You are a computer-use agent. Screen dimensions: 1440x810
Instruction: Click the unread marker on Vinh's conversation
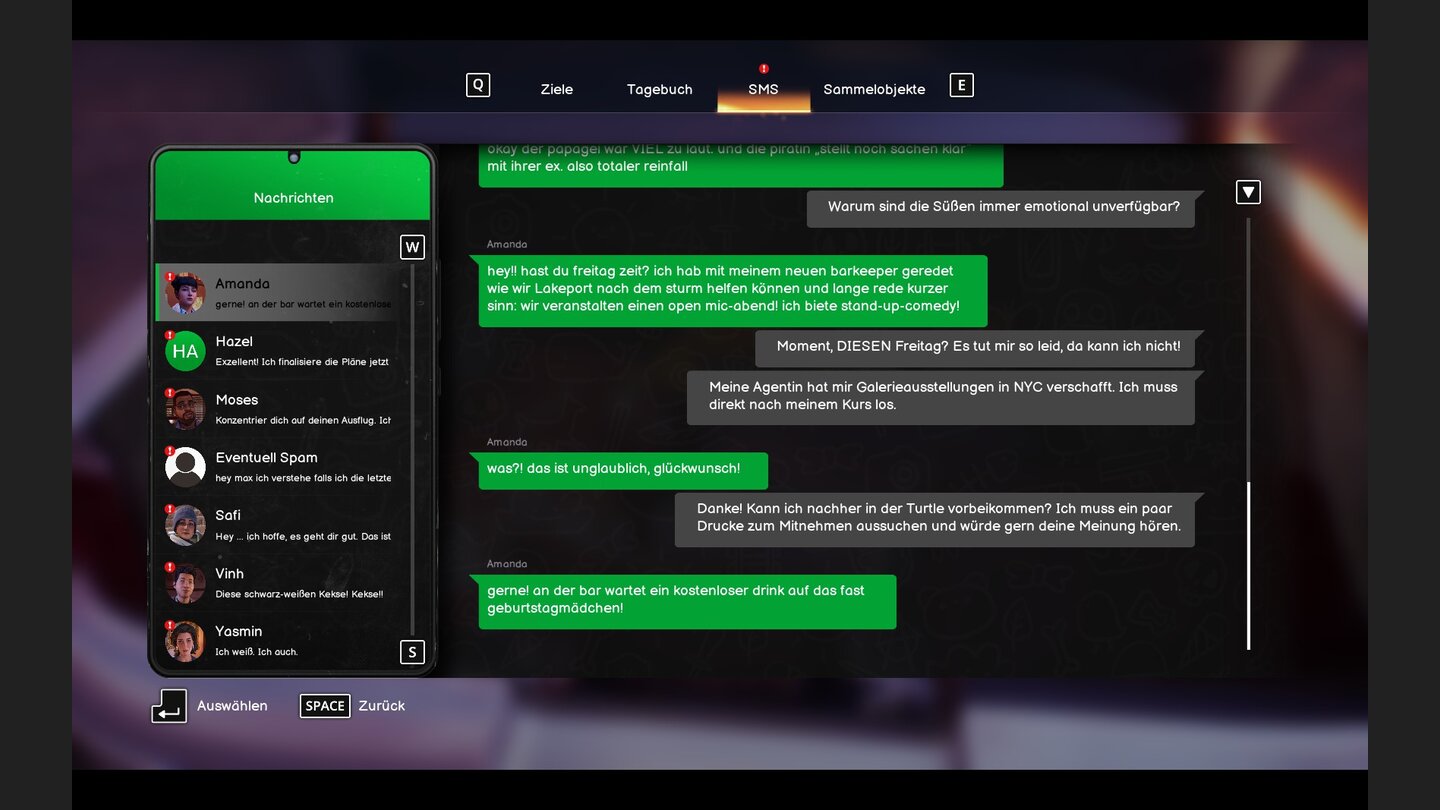point(169,567)
